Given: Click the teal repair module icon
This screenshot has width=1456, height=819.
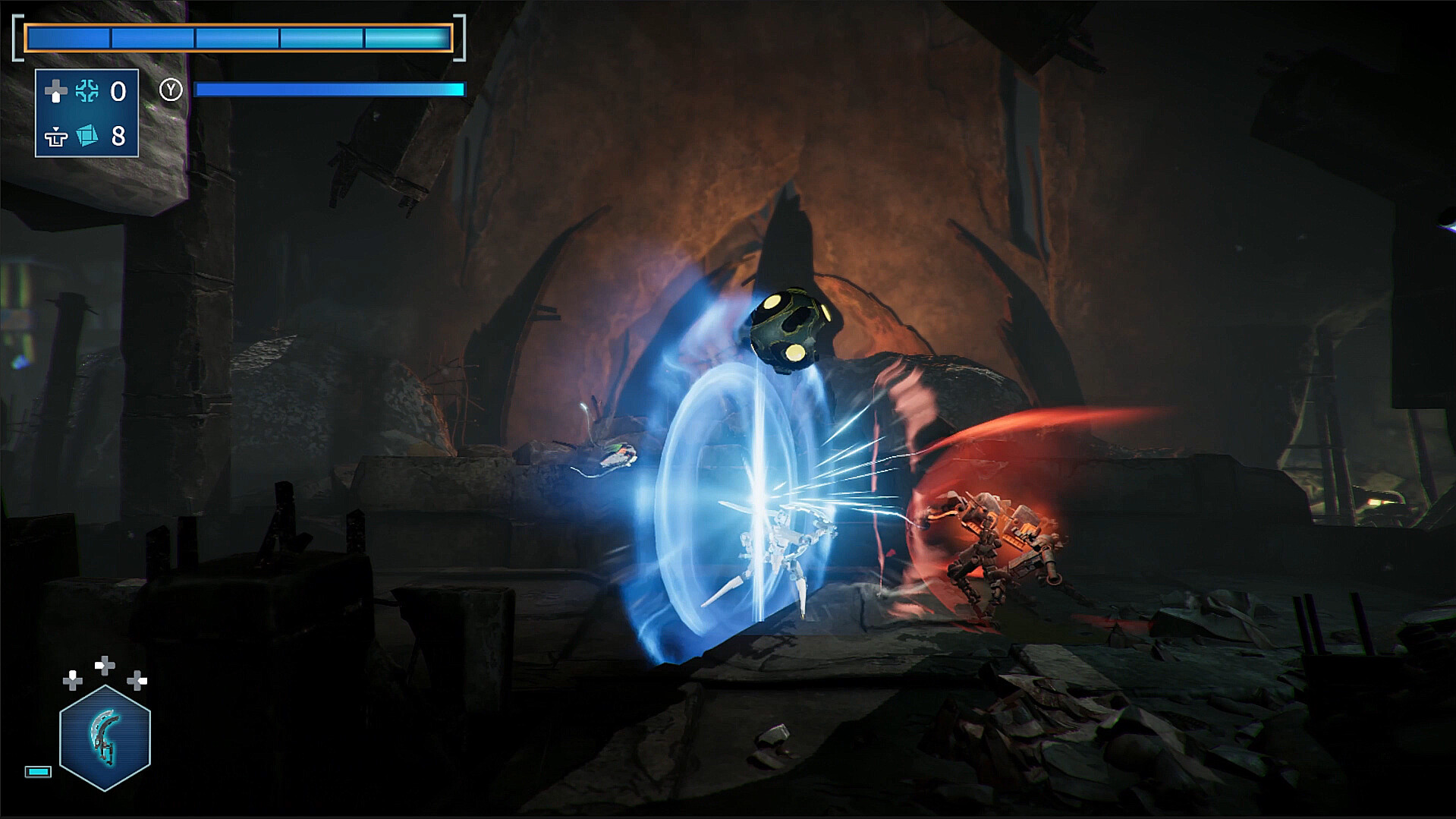Looking at the screenshot, I should (87, 92).
